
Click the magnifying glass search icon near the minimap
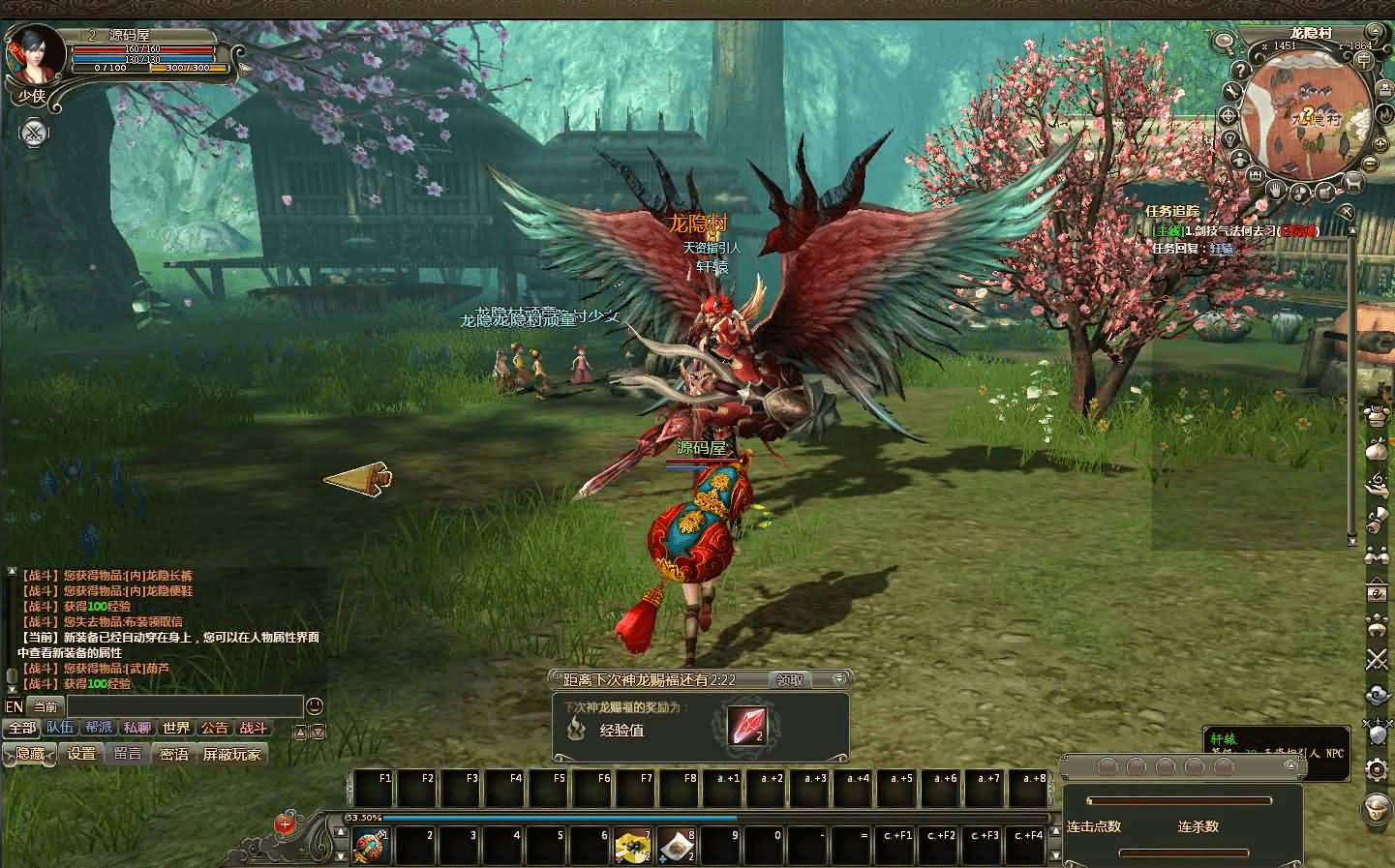coord(1224,42)
